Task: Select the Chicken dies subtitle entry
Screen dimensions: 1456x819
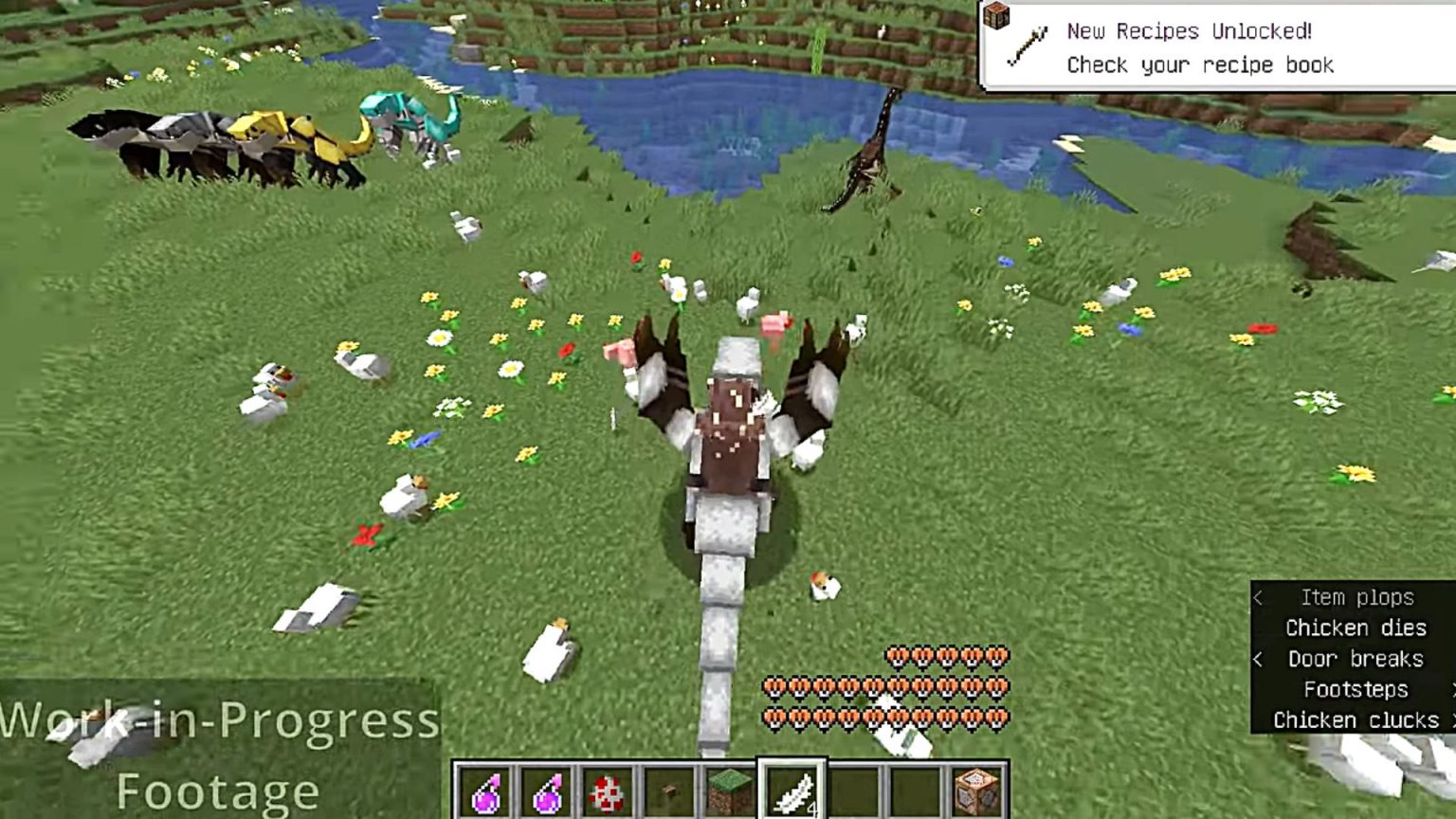Action: (1356, 628)
